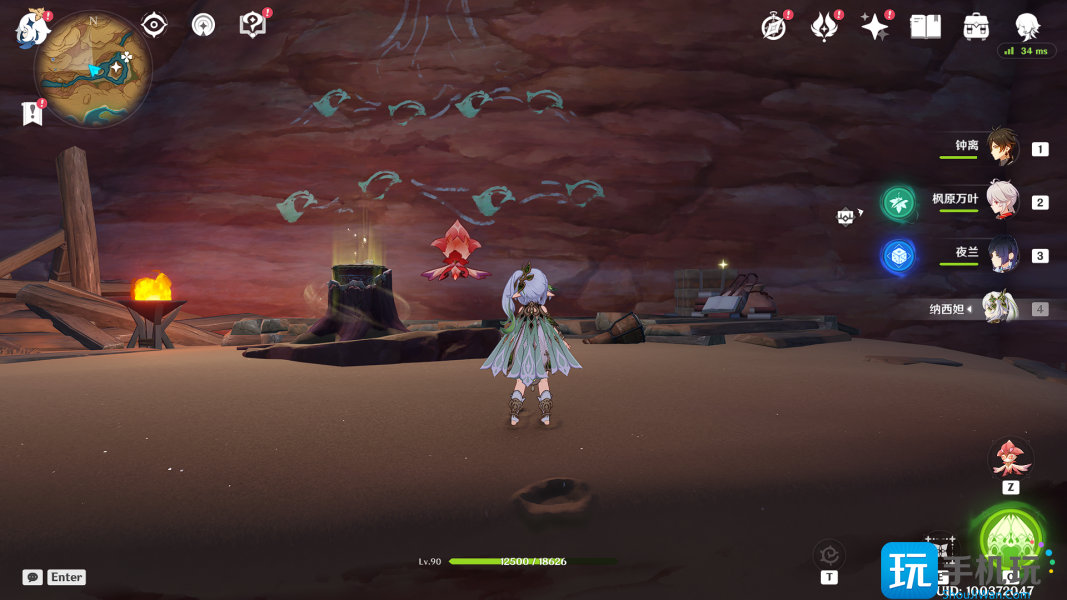Open the circular minimap
The width and height of the screenshot is (1067, 600).
coord(92,69)
